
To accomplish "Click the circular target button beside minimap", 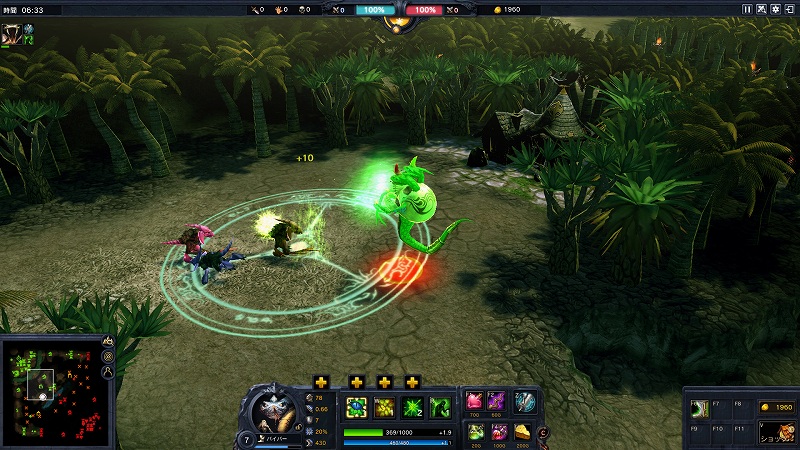I will pyautogui.click(x=108, y=357).
